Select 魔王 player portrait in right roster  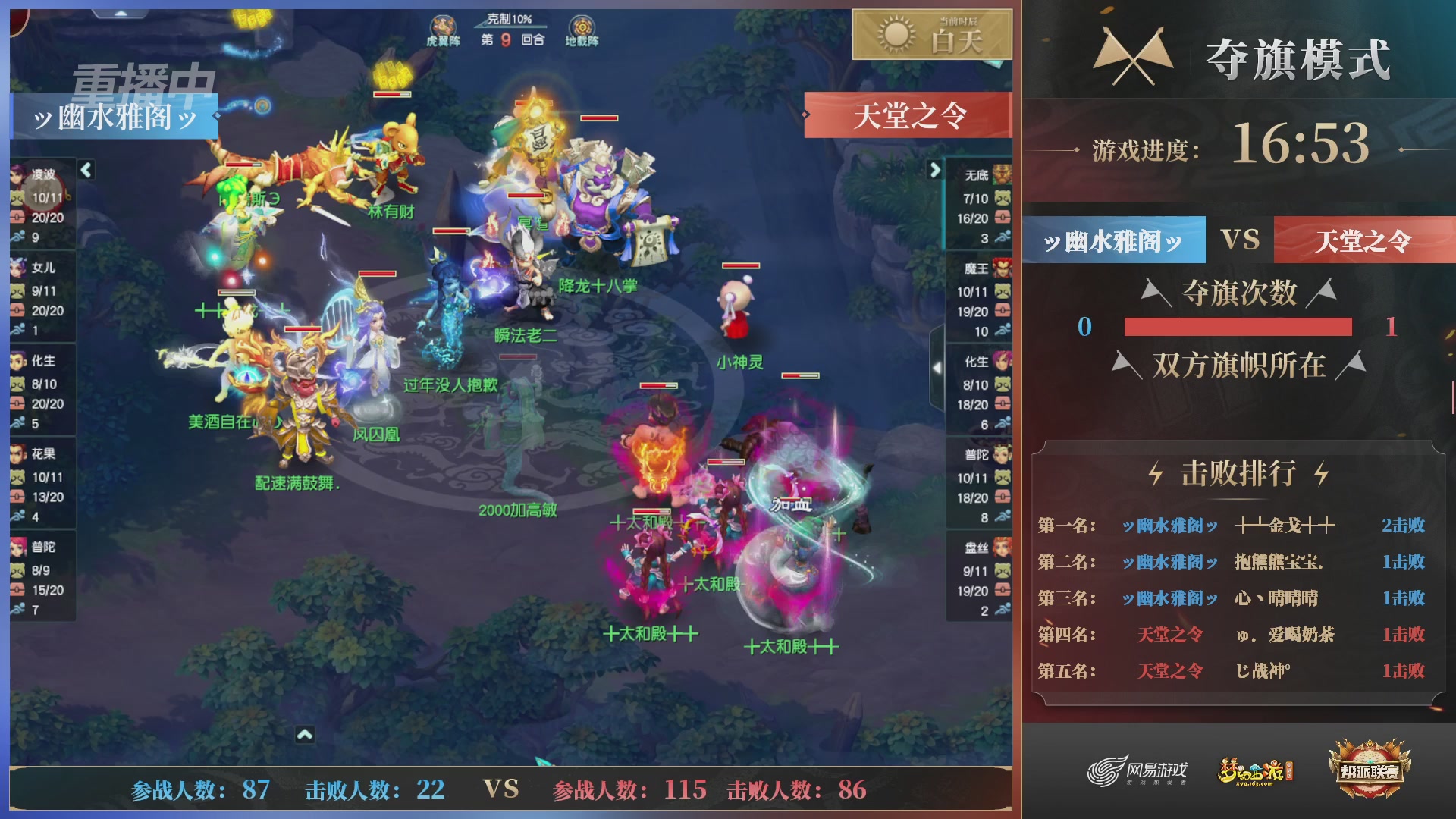click(1001, 269)
